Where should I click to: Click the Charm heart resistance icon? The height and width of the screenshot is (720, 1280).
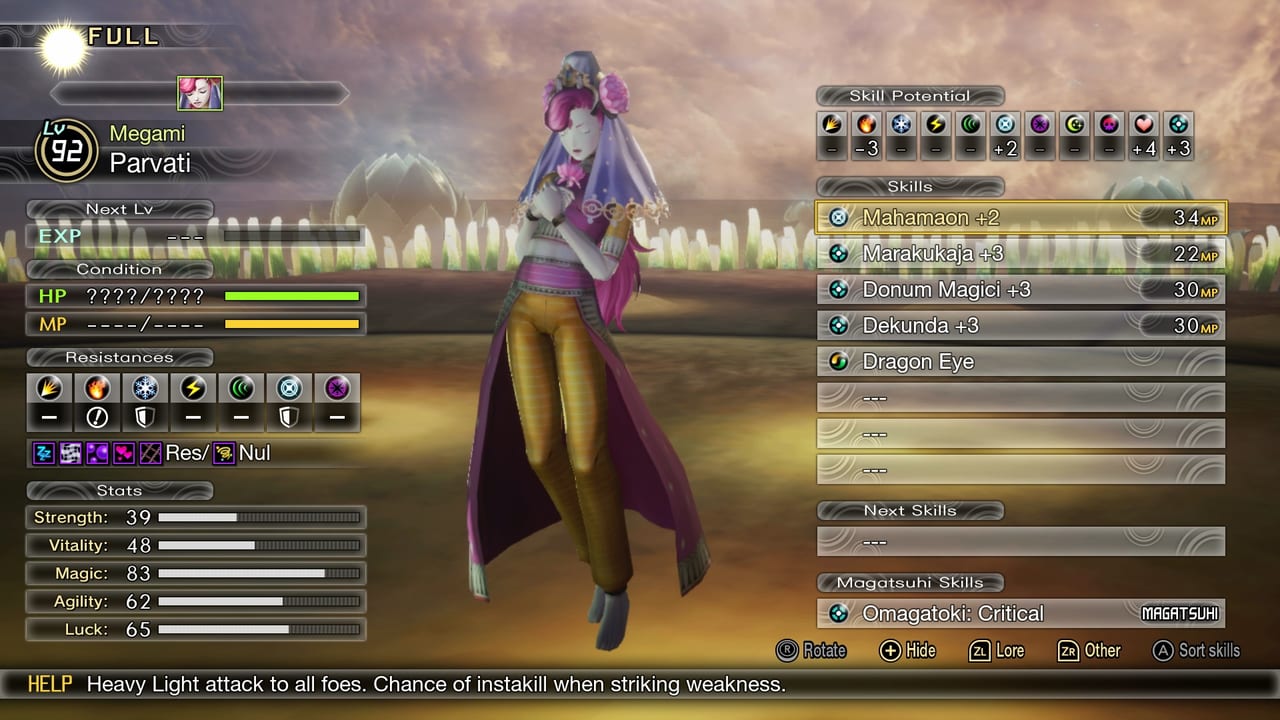tap(123, 455)
